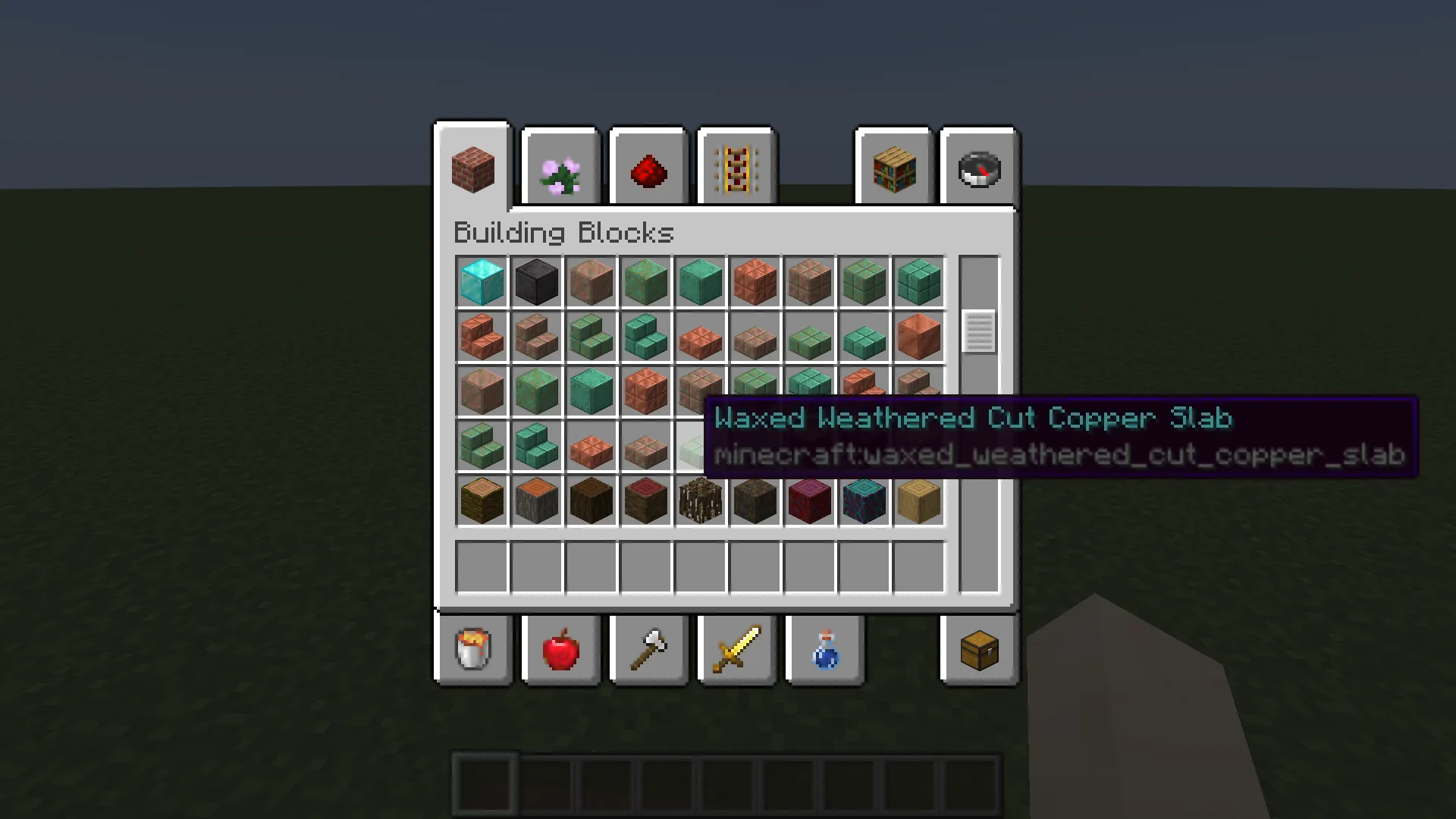Open the survival inventory chest tab

point(978,650)
